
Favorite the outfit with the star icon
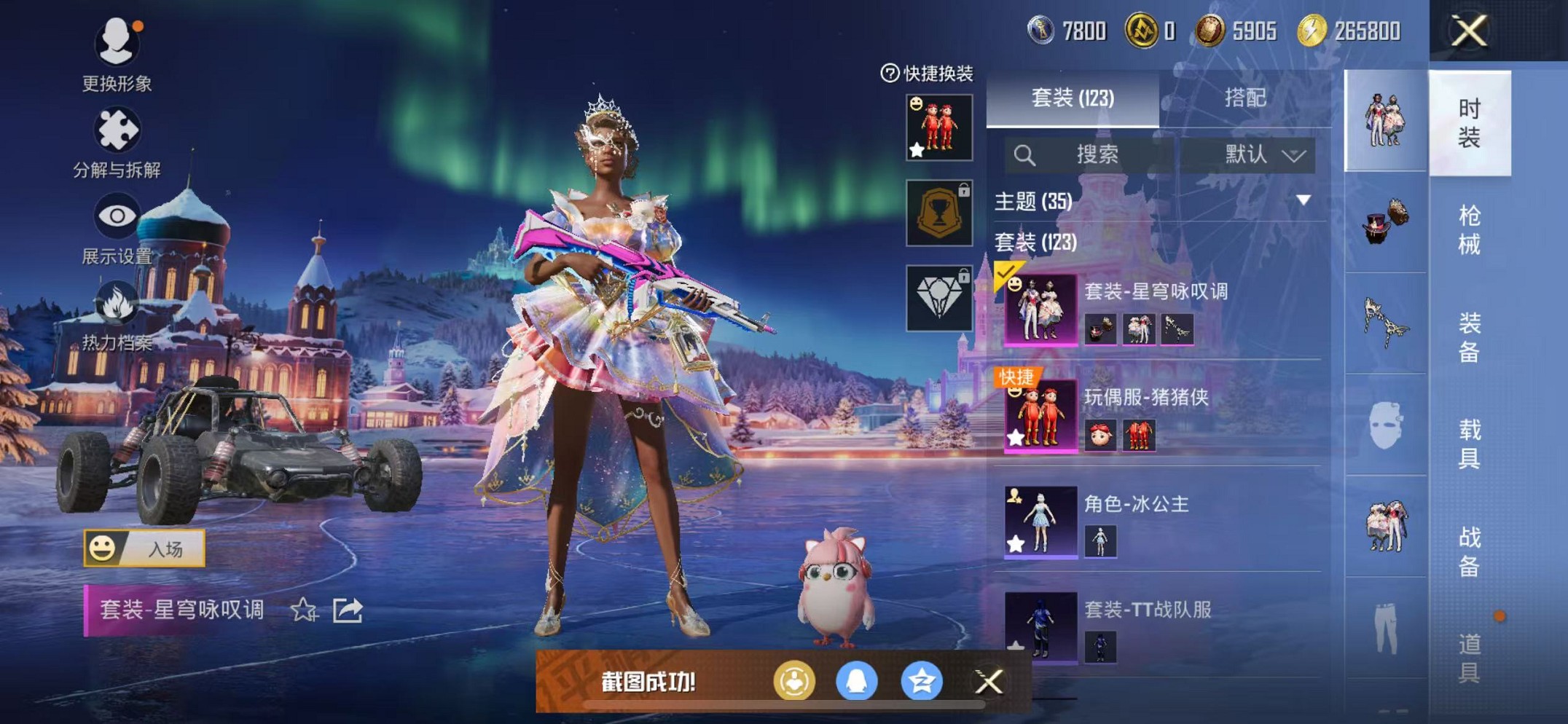coord(303,610)
